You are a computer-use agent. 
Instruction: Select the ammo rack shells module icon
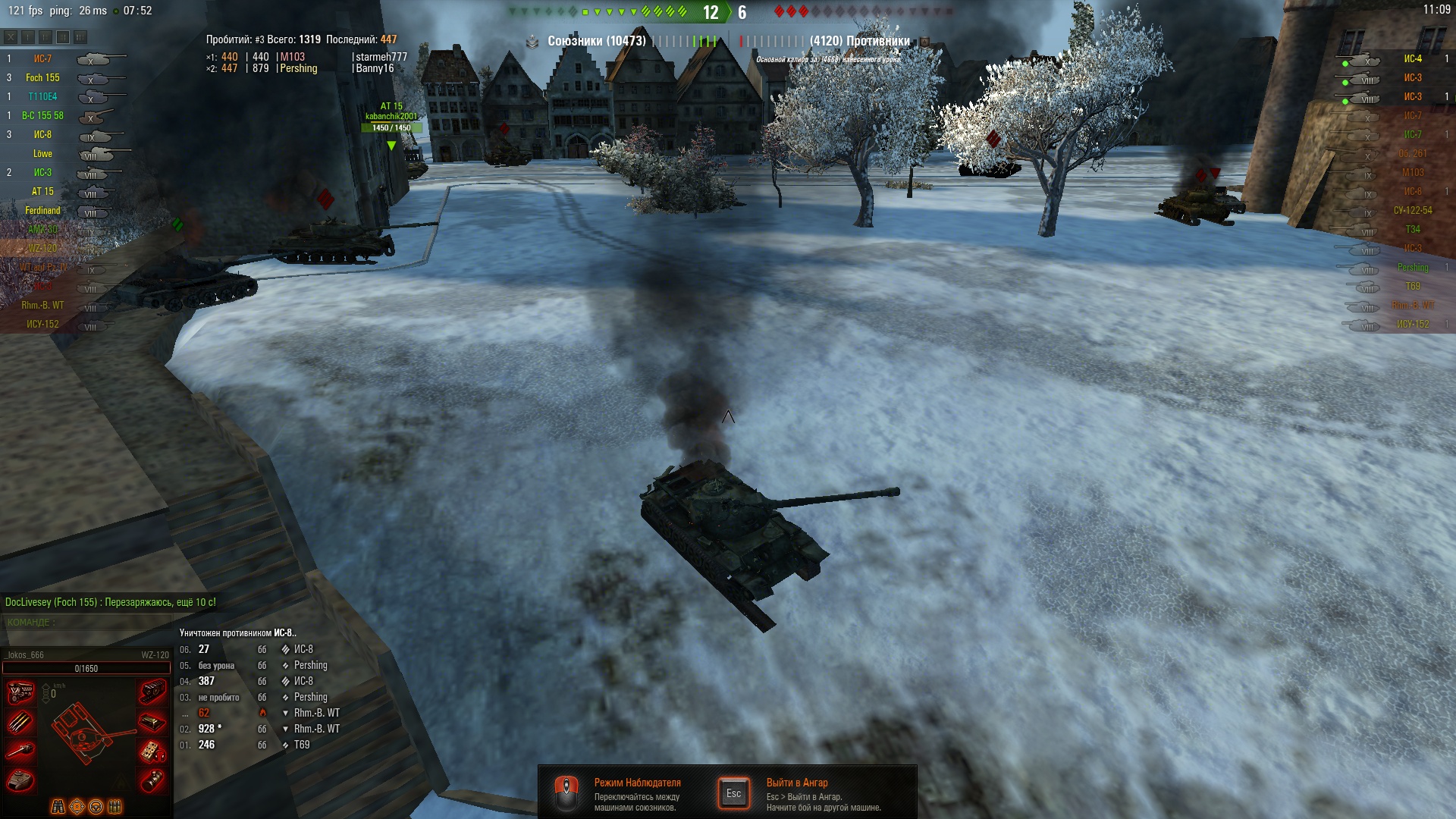(x=20, y=721)
